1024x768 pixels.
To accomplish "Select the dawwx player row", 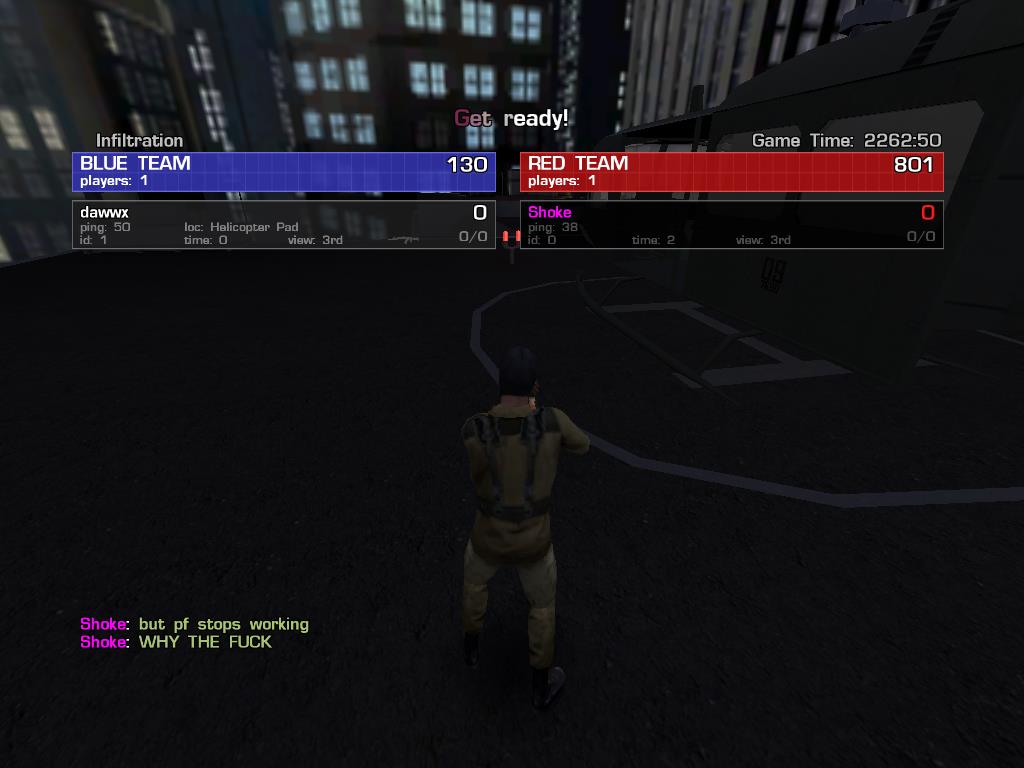I will tap(284, 225).
